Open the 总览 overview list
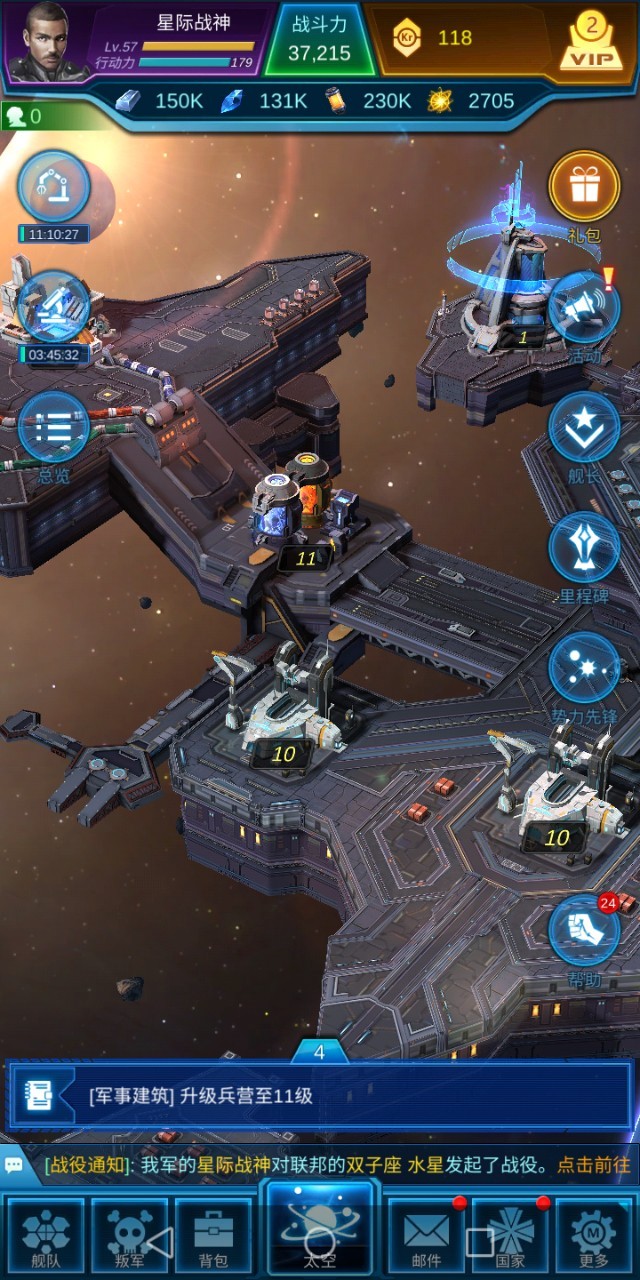 54,428
